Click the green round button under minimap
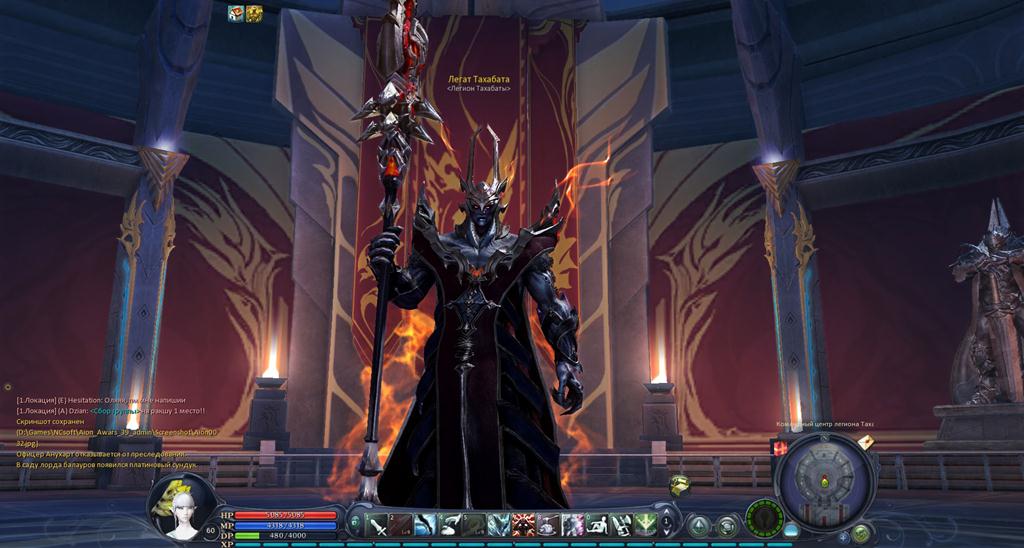Viewport: 1024px width, 548px height. (x=860, y=533)
